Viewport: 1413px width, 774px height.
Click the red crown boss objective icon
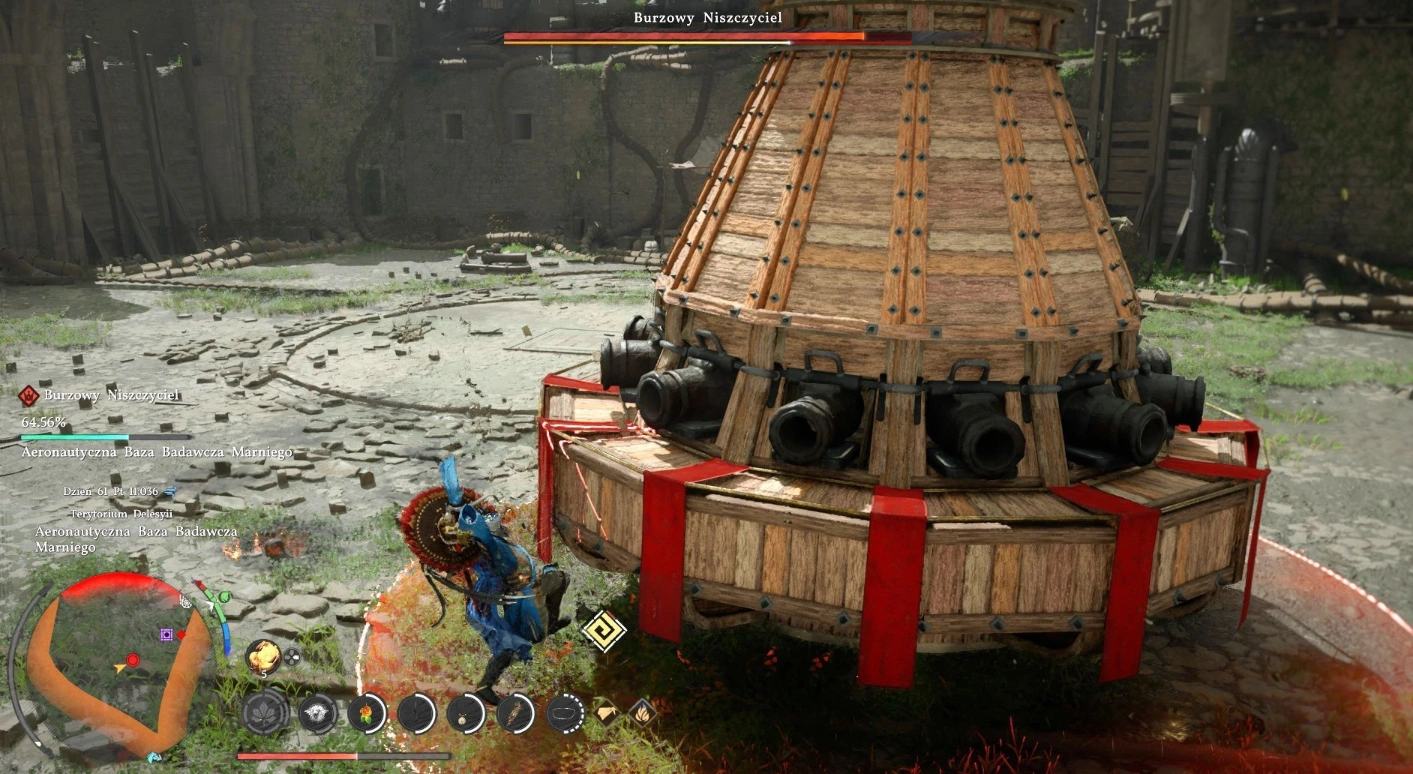coord(28,396)
